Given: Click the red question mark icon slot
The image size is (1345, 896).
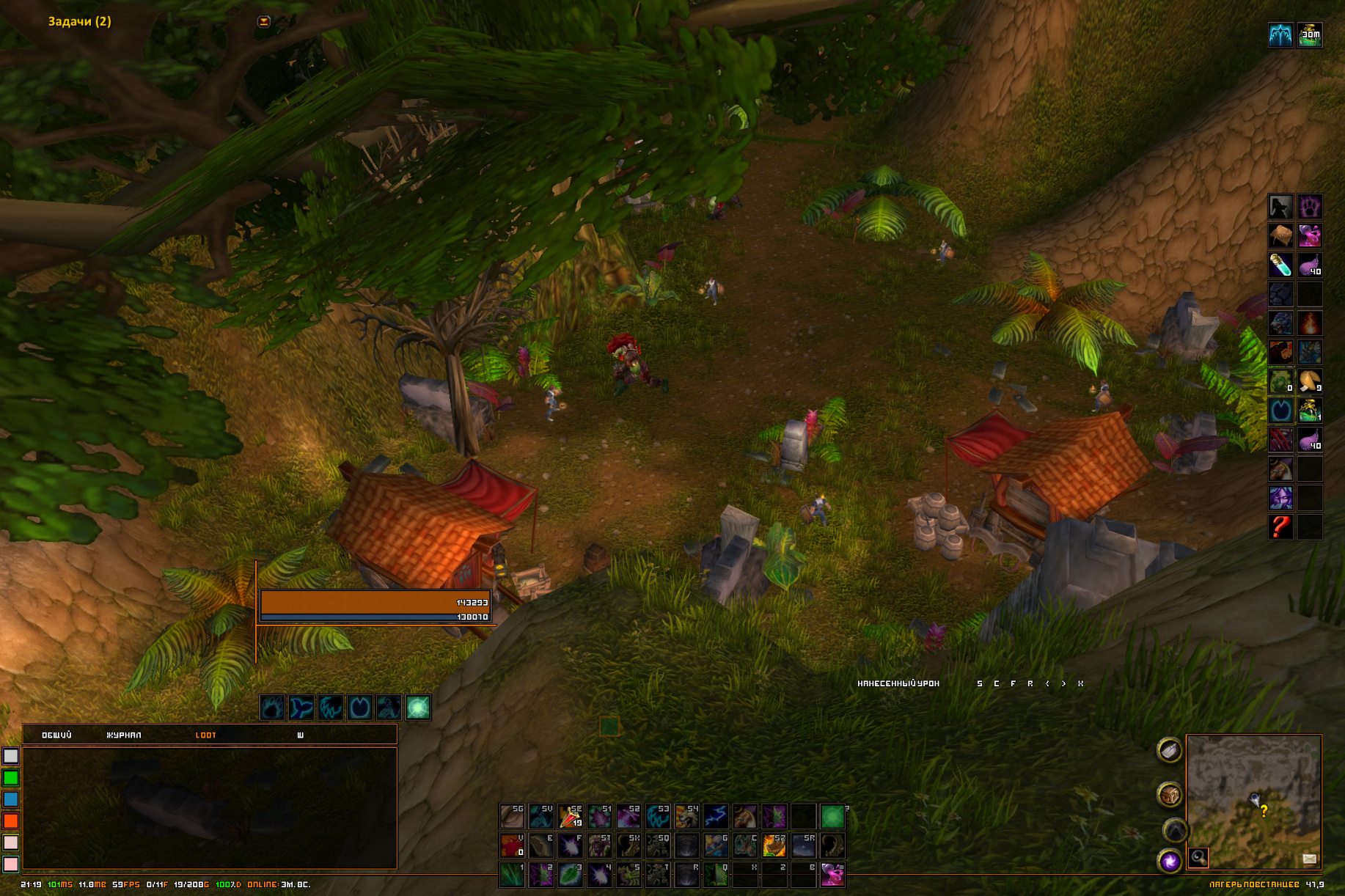Looking at the screenshot, I should tap(1280, 526).
